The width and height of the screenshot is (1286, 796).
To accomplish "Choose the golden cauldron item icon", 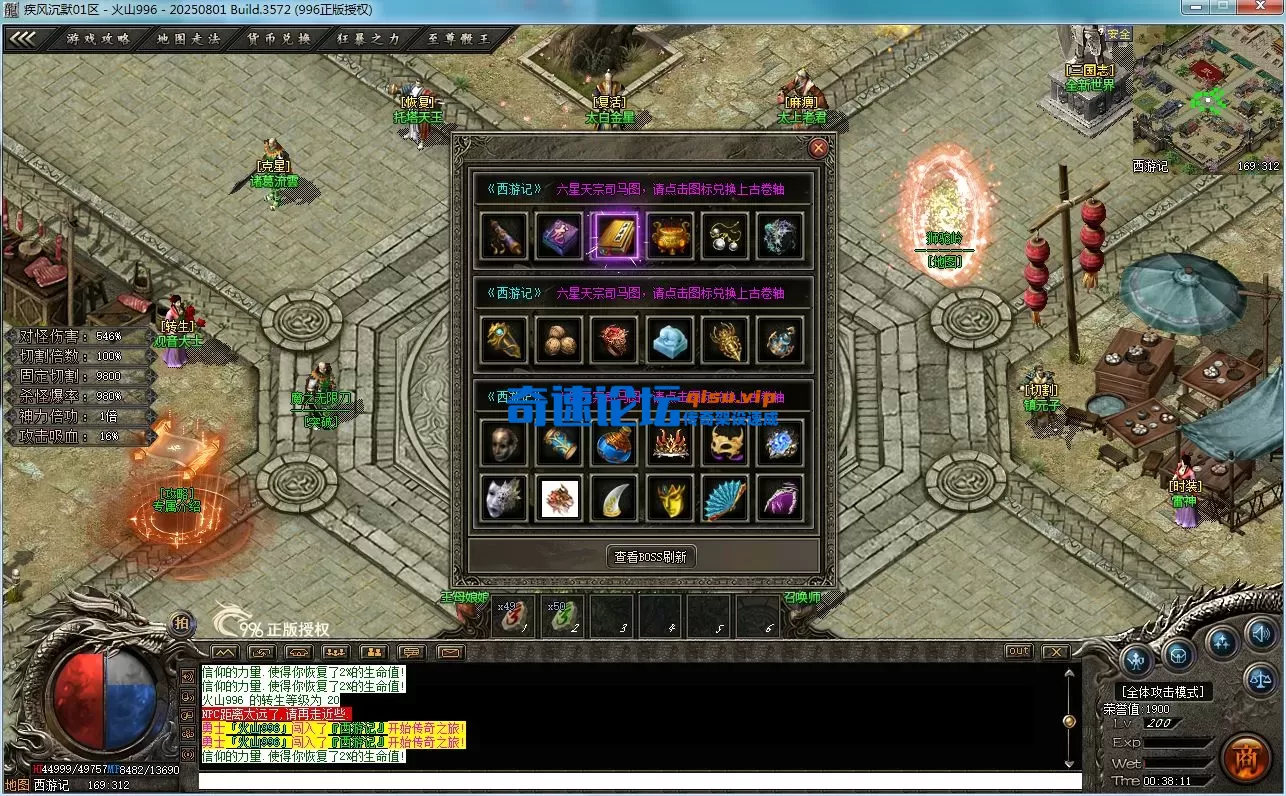I will (670, 237).
